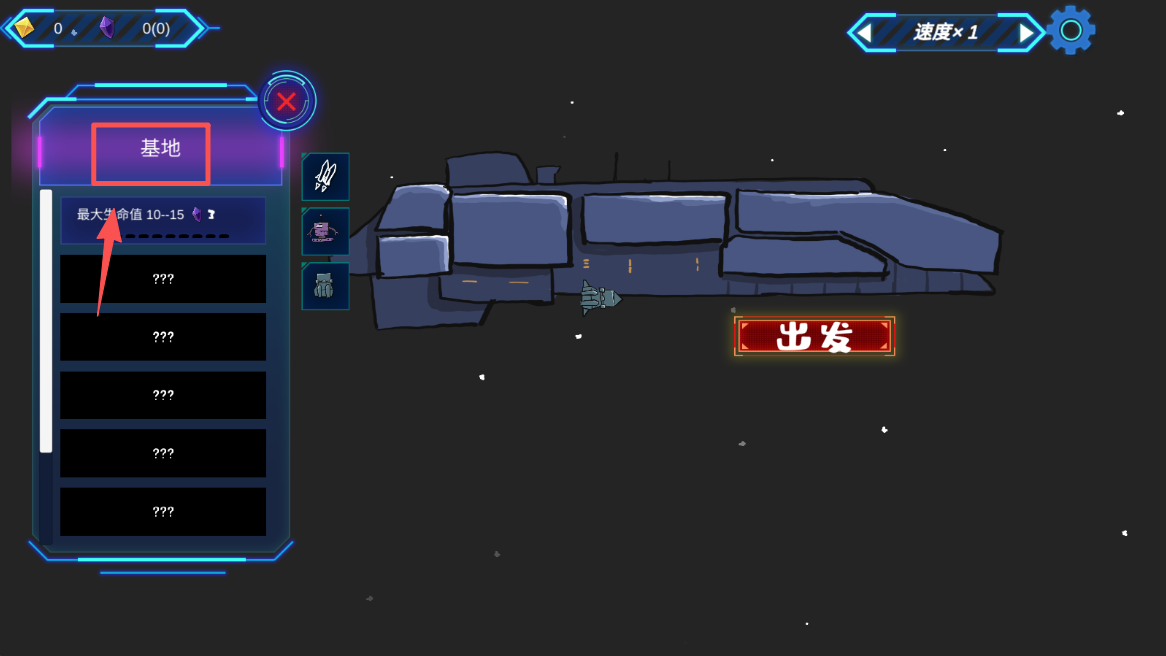Switch to the gray turret tab

(325, 286)
